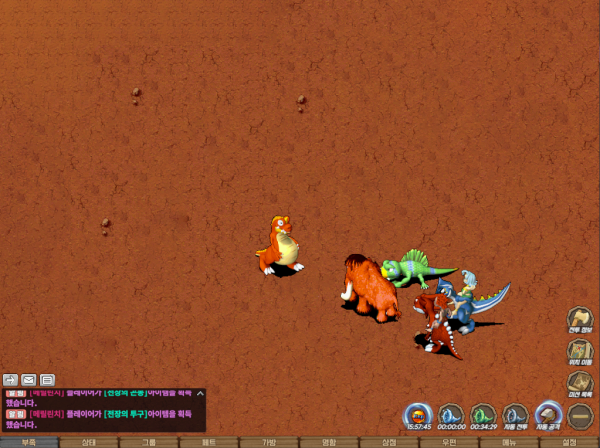Open the 우편 (mail) menu
The height and width of the screenshot is (448, 600).
click(x=449, y=441)
